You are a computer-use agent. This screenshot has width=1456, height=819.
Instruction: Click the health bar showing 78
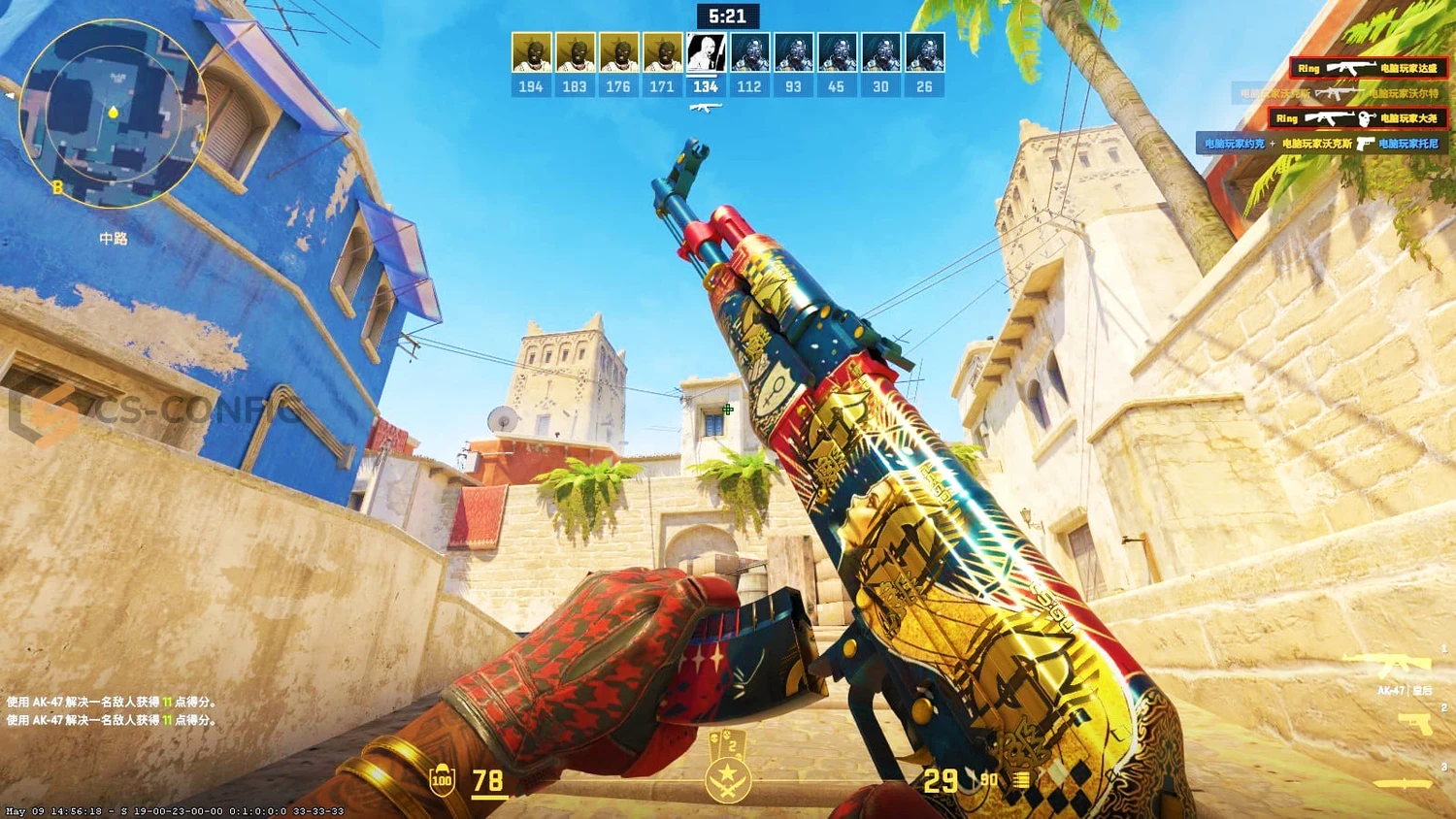pyautogui.click(x=486, y=781)
